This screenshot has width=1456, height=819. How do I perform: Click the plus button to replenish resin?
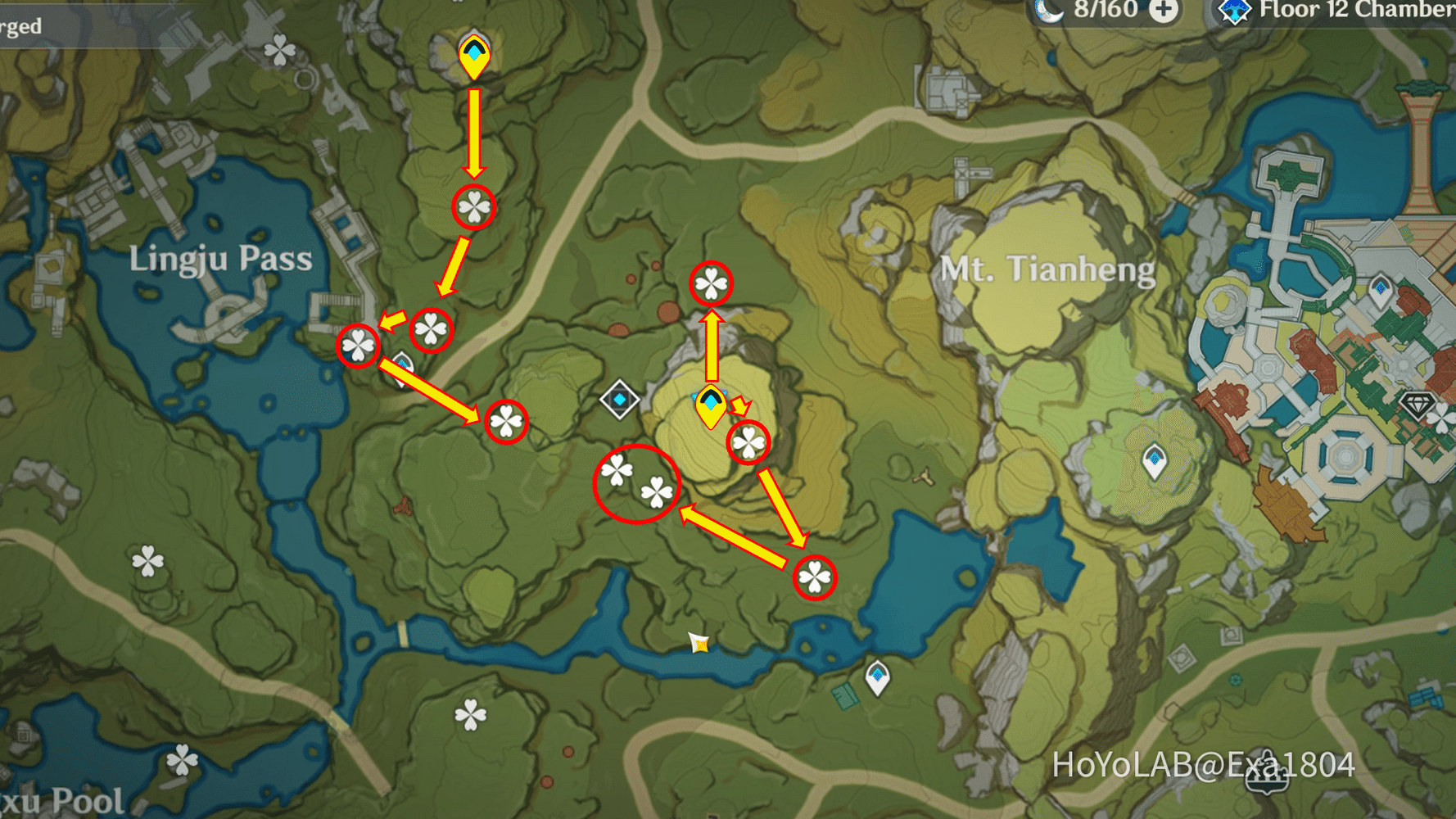(1164, 11)
